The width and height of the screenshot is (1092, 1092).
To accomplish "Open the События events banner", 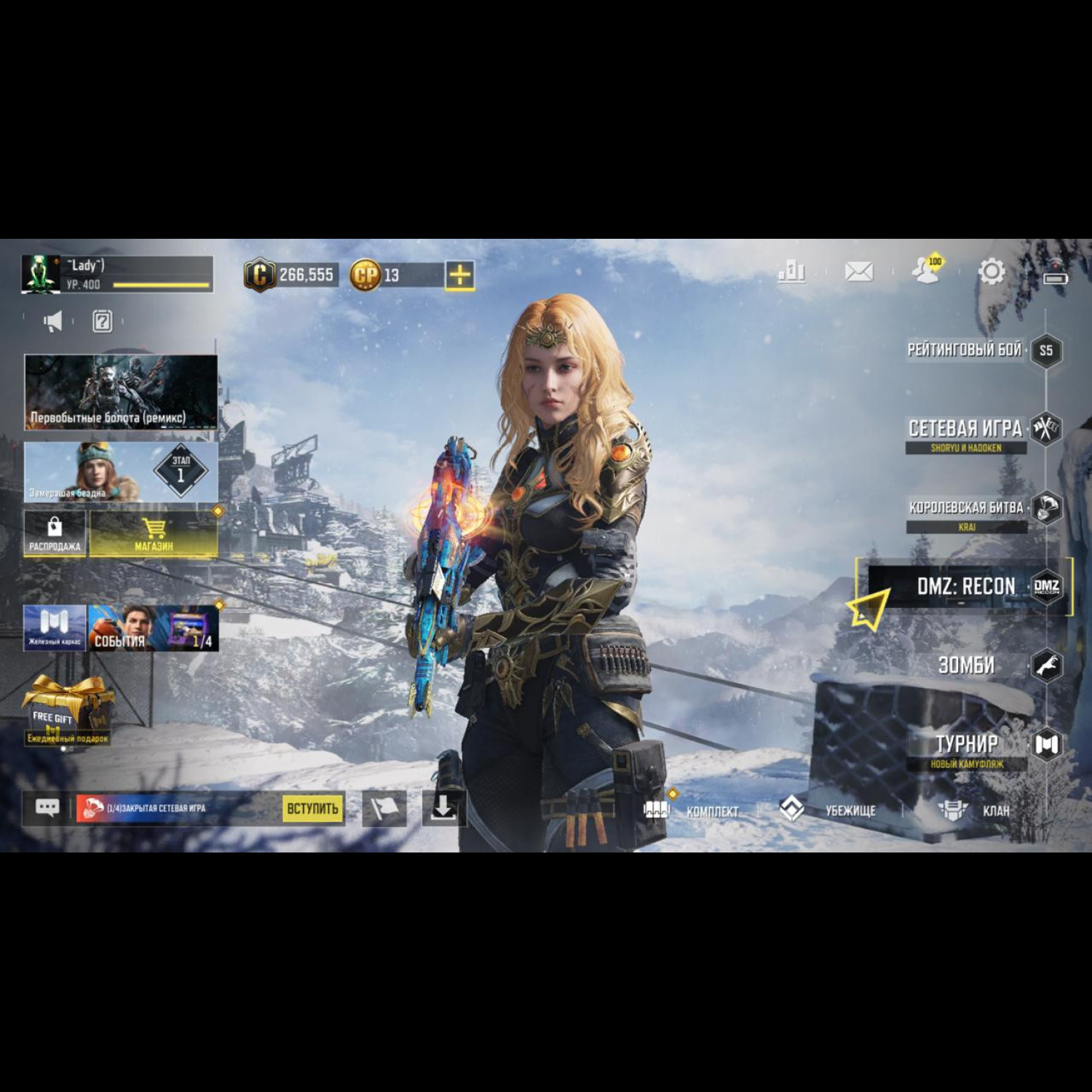I will pyautogui.click(x=153, y=628).
